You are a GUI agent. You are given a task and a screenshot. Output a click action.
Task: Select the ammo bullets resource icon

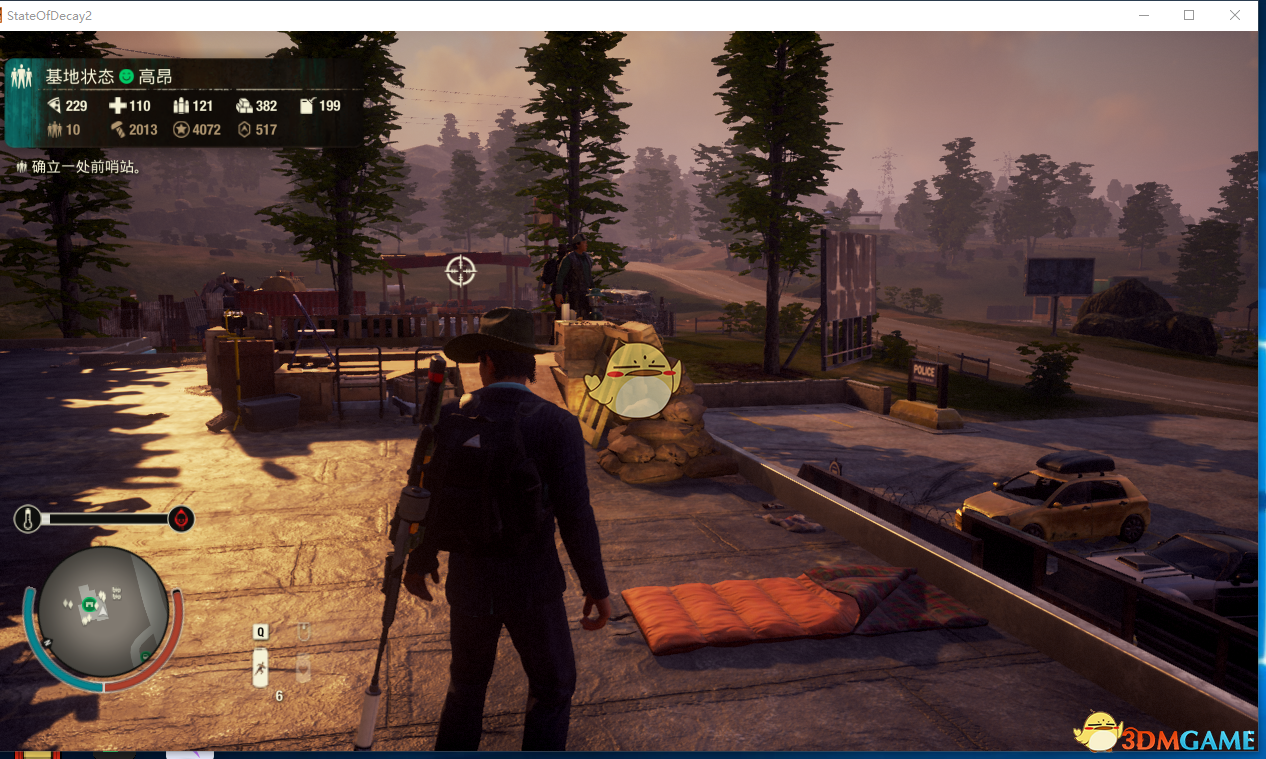181,106
